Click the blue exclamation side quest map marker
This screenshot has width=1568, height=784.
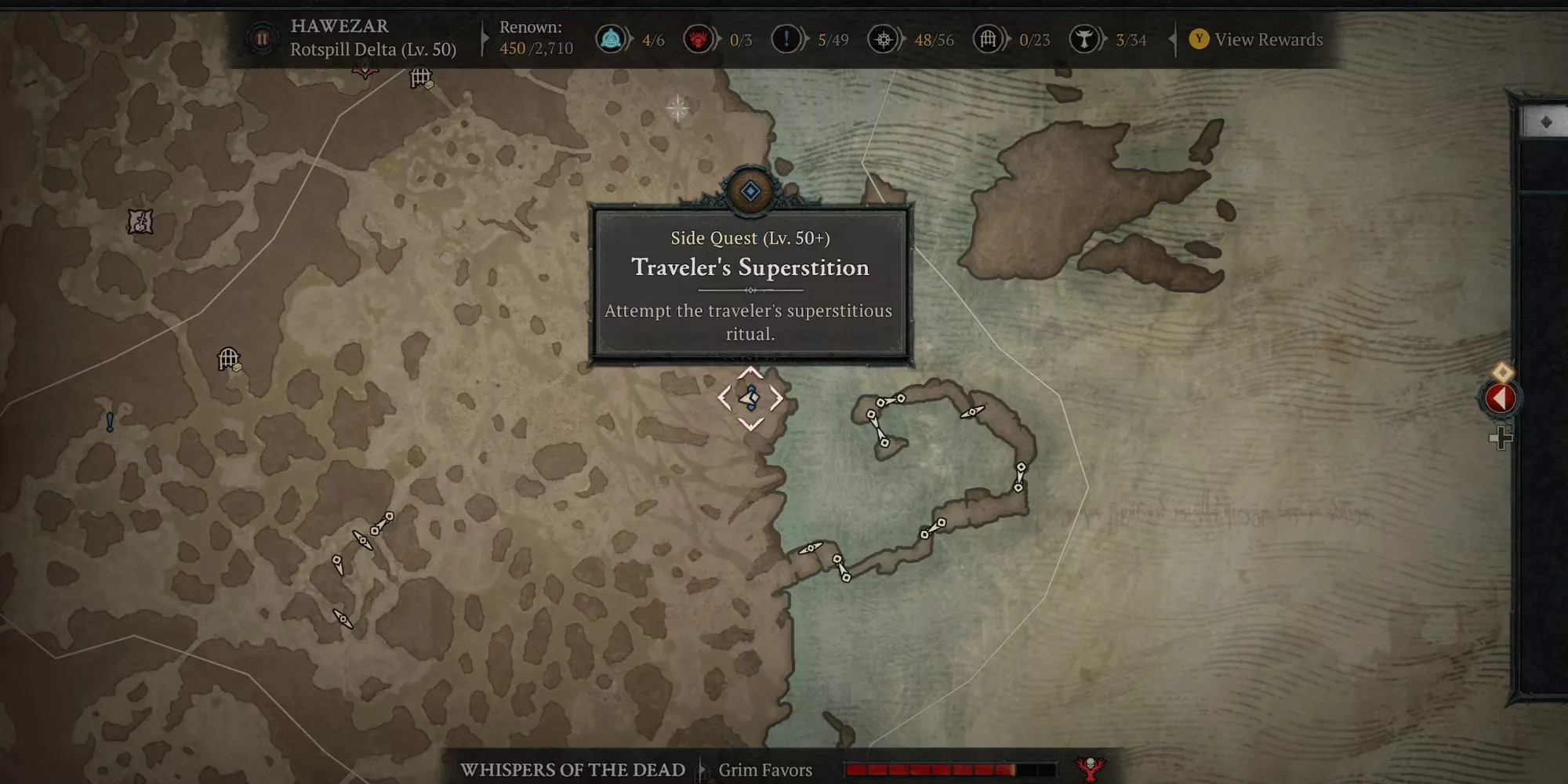[x=110, y=422]
